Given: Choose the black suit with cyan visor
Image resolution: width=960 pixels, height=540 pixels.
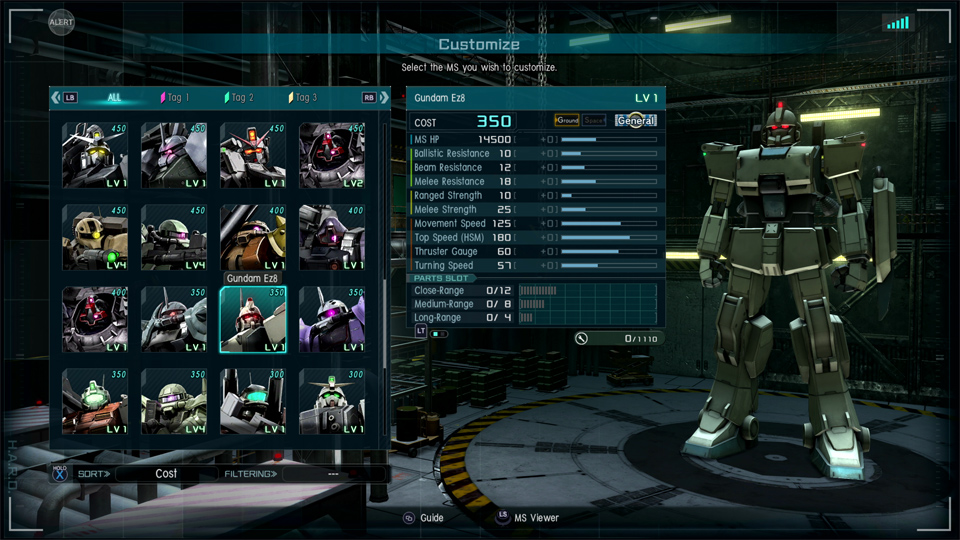Looking at the screenshot, I should tap(253, 402).
